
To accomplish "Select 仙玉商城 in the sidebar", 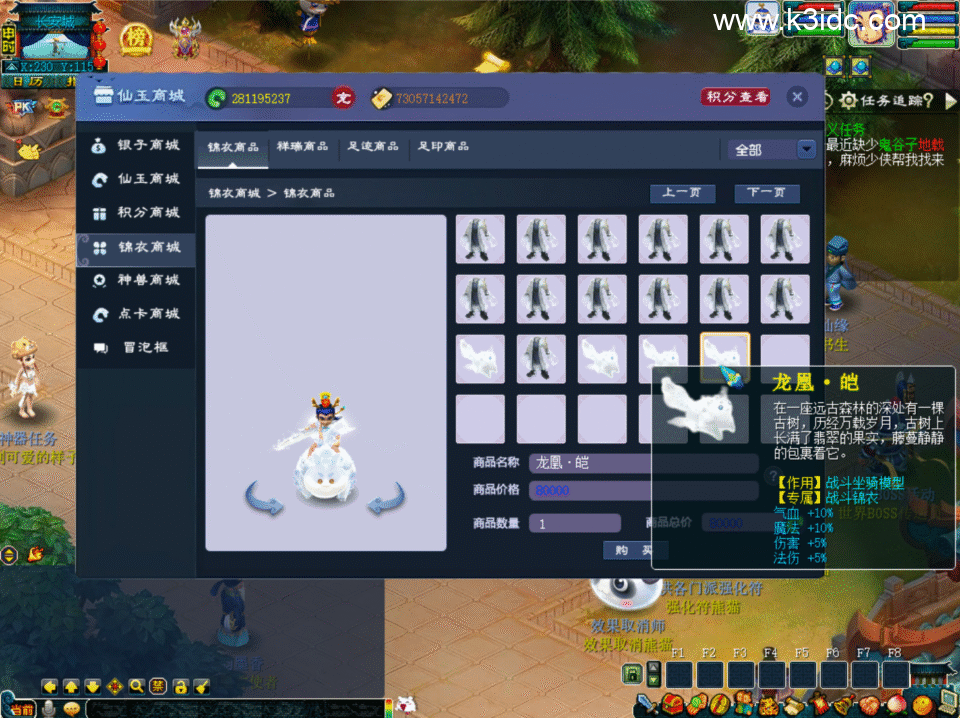I will (136, 179).
